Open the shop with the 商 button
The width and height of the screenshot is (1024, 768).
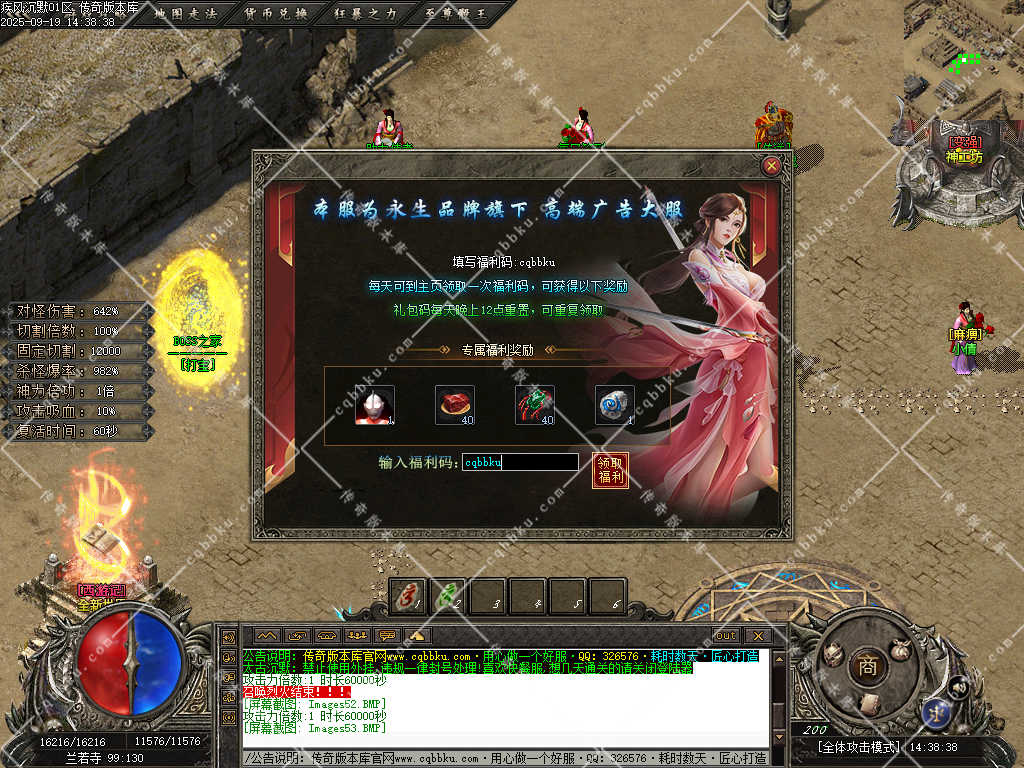867,667
